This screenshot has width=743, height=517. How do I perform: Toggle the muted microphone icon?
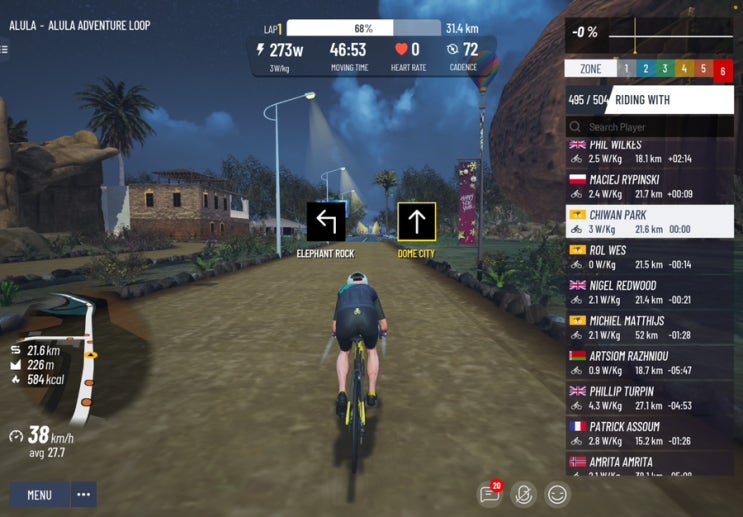(x=522, y=493)
